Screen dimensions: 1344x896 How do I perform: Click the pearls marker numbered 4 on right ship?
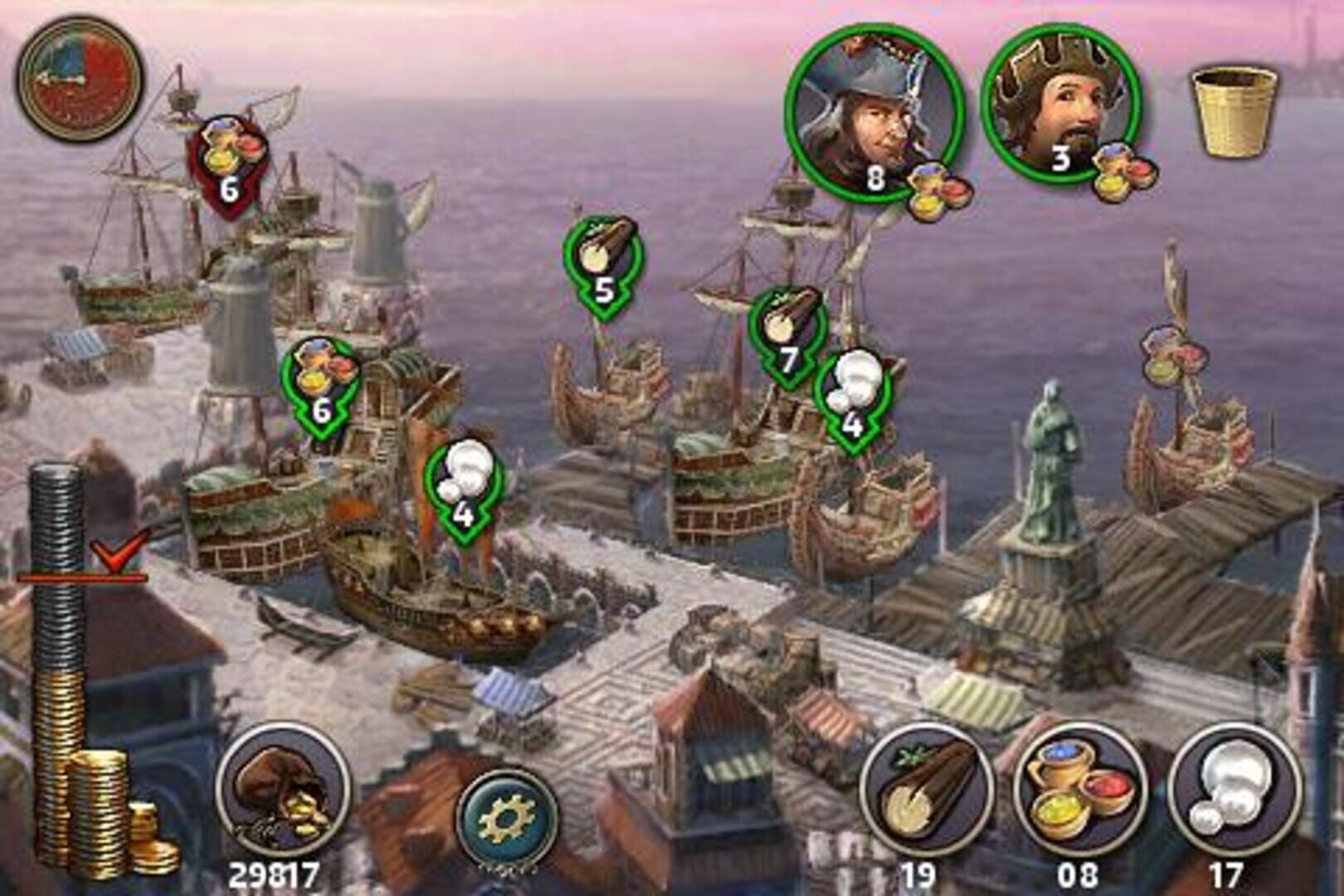click(x=854, y=398)
